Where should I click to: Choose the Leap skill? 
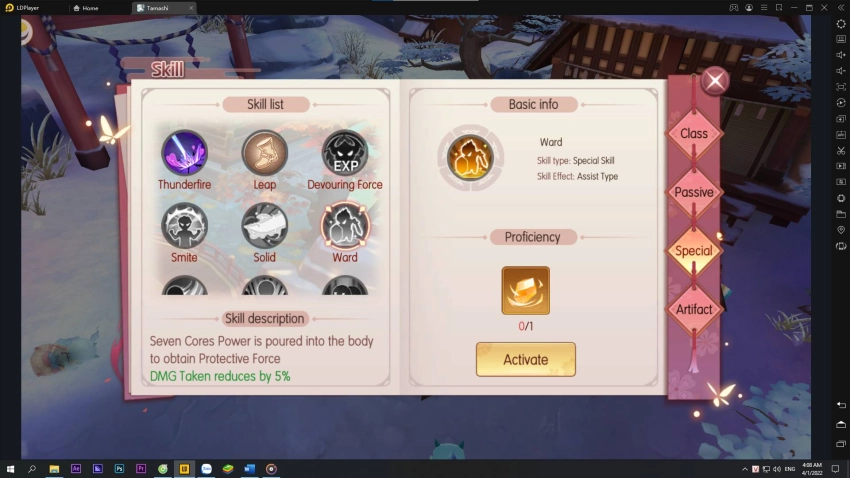click(265, 153)
